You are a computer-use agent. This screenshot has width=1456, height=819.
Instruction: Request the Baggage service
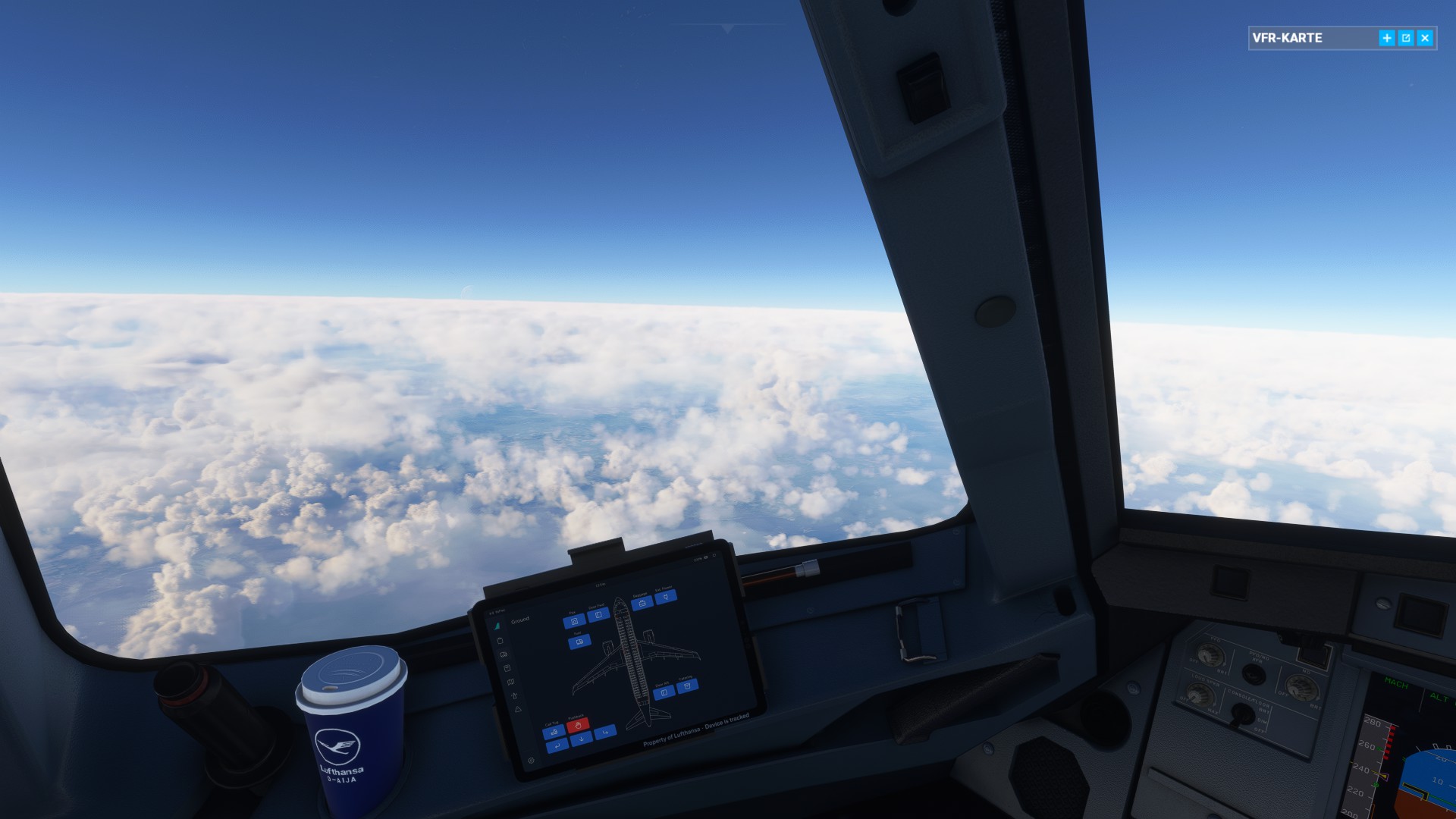[x=643, y=601]
